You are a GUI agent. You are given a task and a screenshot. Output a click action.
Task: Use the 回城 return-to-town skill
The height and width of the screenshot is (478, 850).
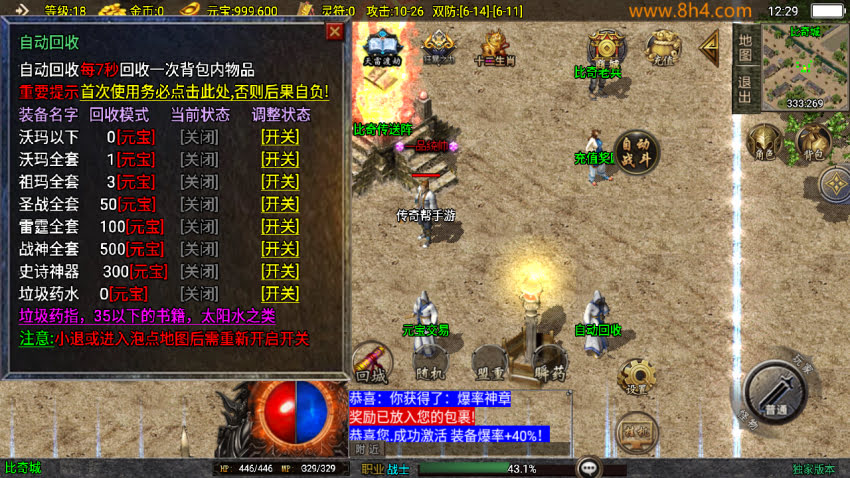pyautogui.click(x=371, y=365)
